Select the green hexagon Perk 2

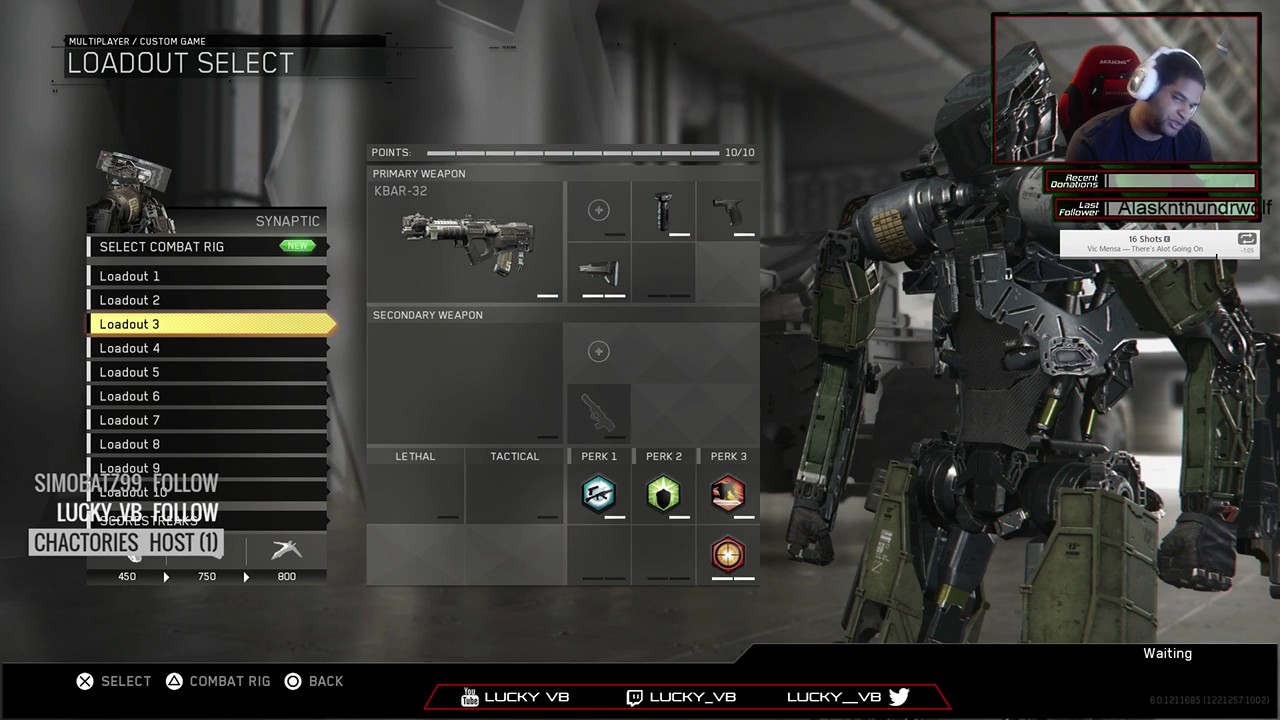[x=663, y=494]
